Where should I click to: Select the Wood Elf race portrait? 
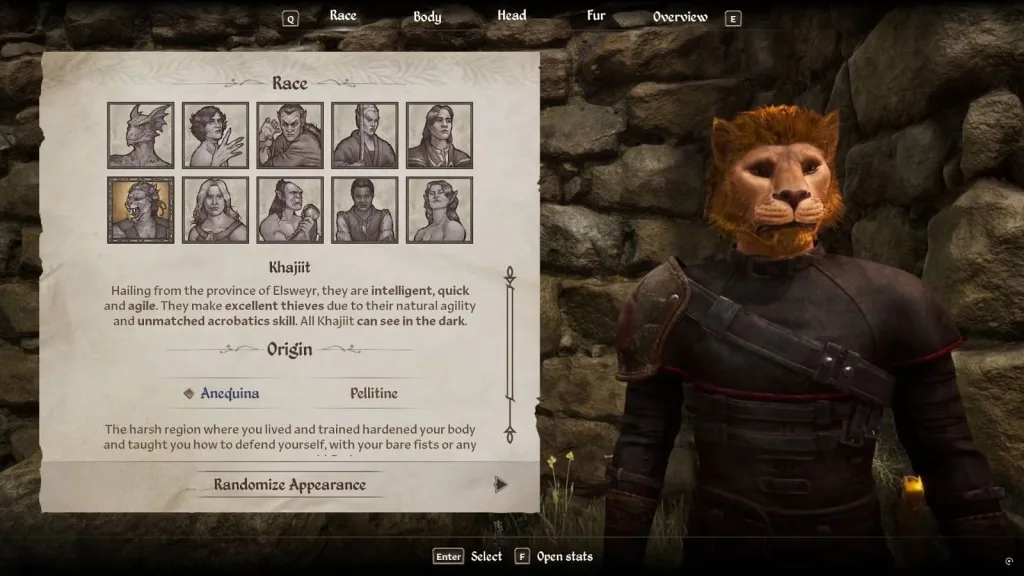440,210
